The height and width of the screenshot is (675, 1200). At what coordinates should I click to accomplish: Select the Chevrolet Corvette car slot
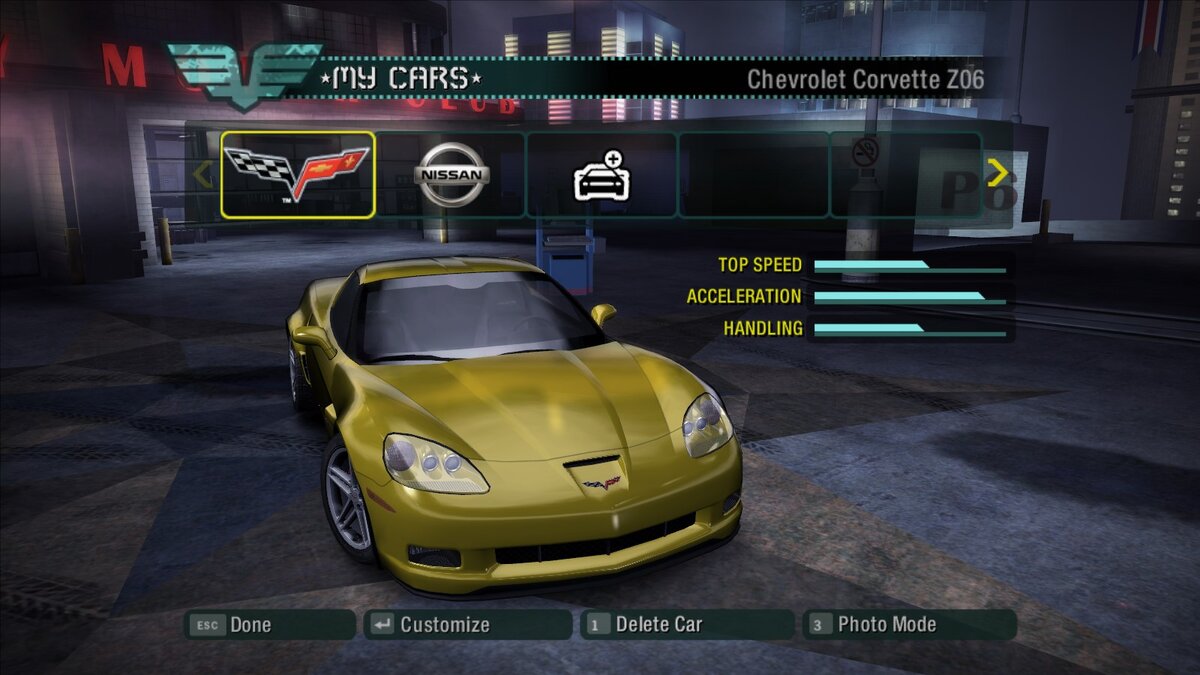[x=298, y=175]
